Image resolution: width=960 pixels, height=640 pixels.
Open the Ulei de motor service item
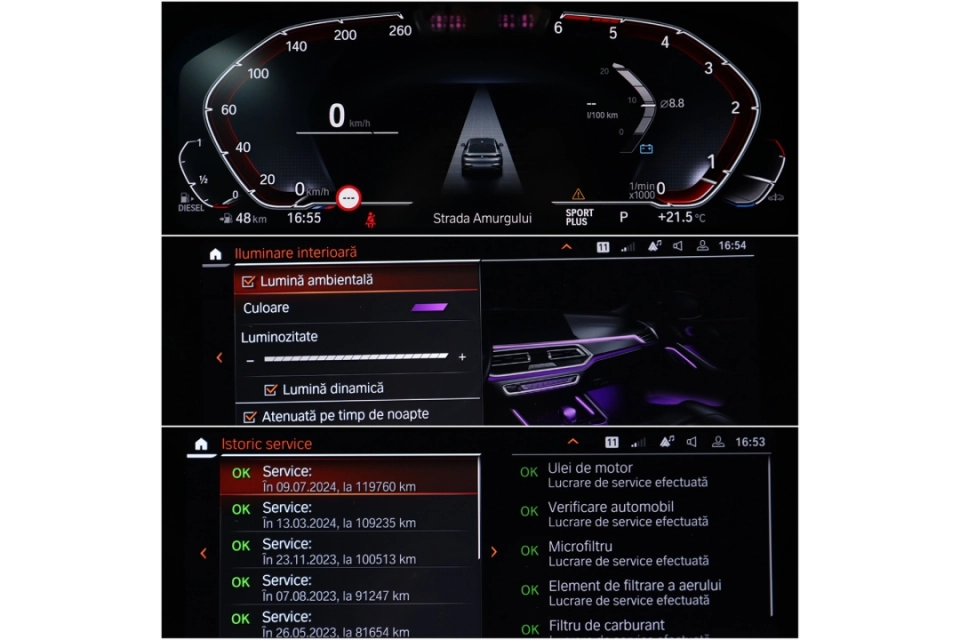coord(628,474)
